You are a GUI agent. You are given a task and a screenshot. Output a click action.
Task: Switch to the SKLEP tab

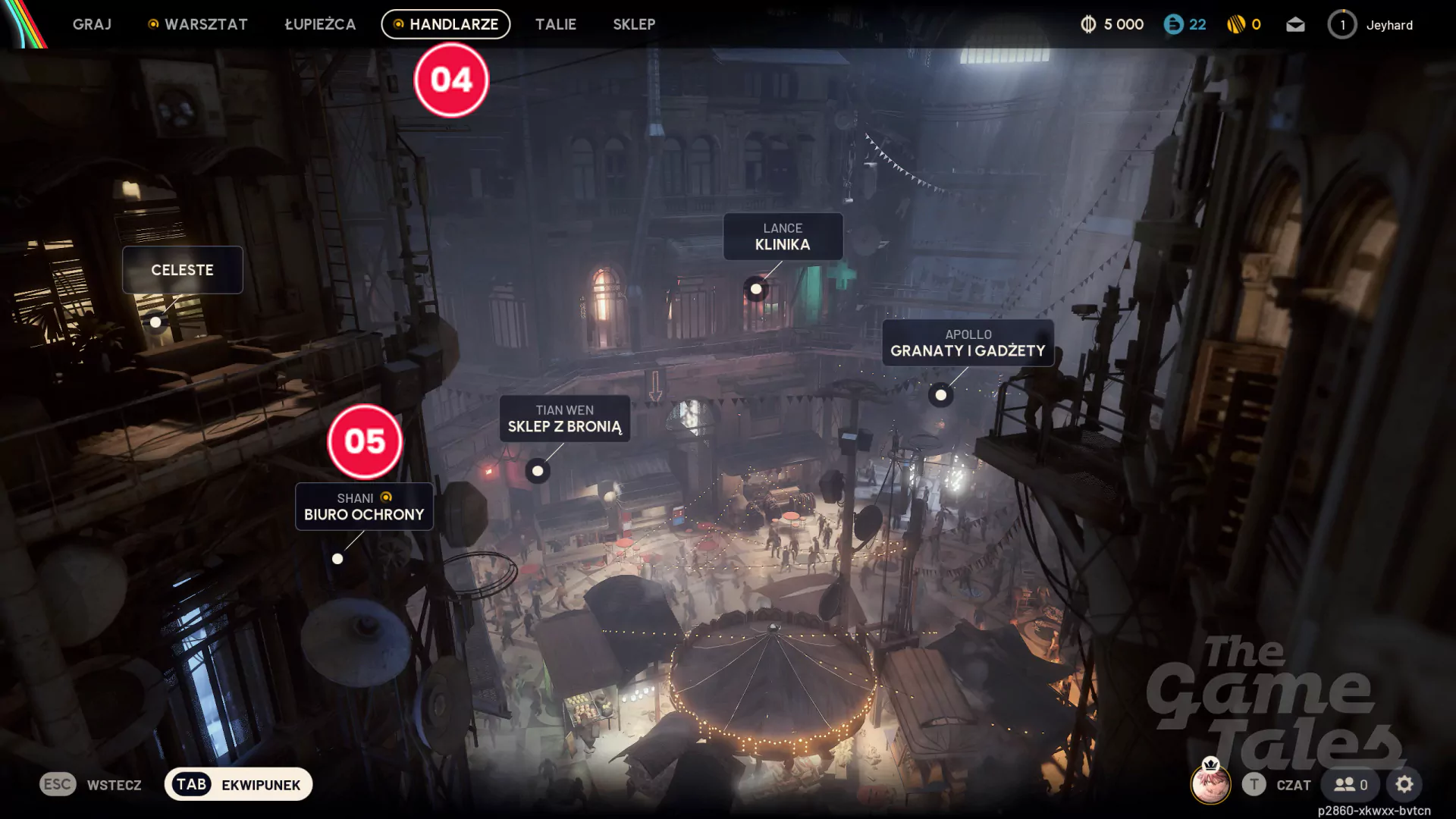point(634,24)
